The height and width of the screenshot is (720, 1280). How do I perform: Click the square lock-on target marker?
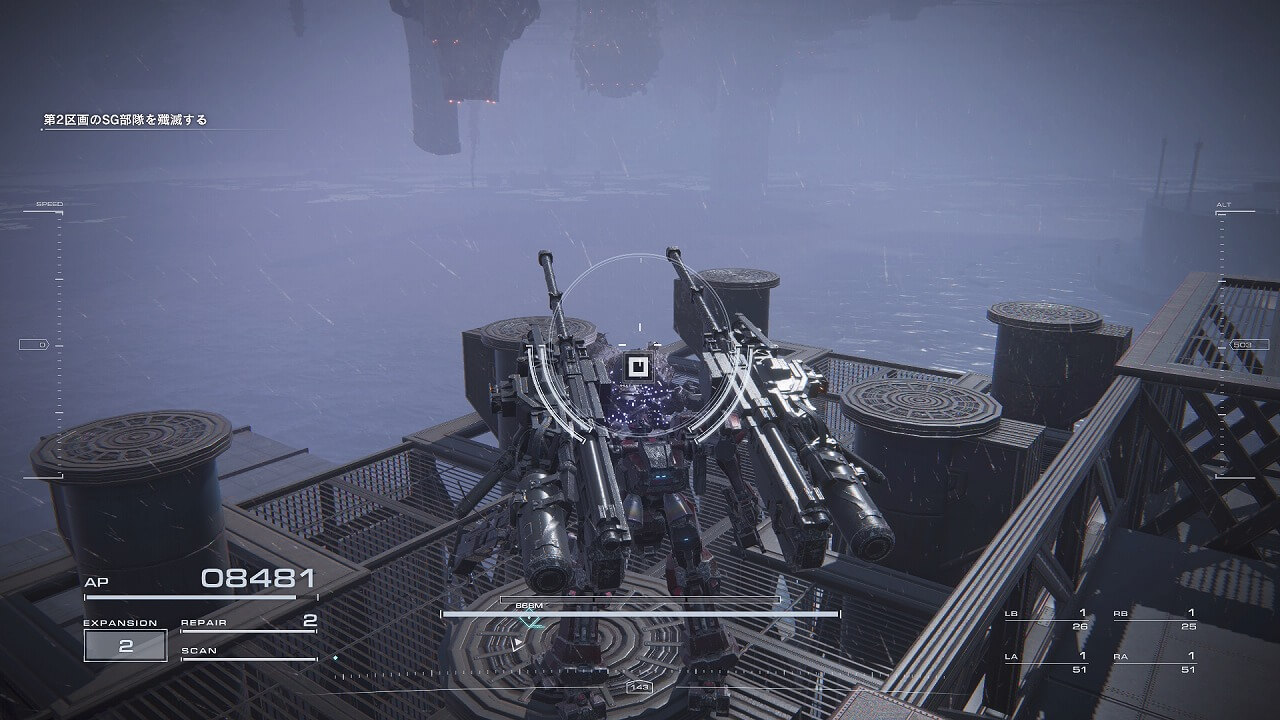tap(635, 367)
